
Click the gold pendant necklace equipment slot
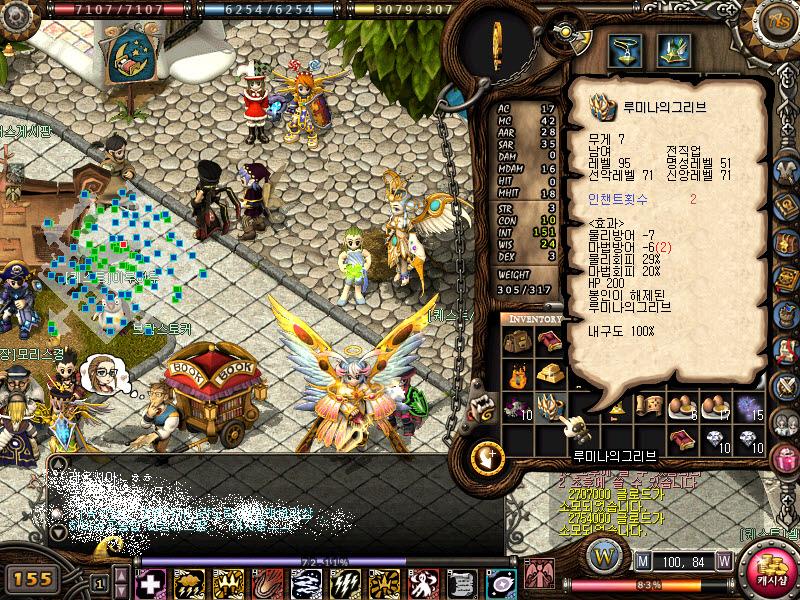627,48
